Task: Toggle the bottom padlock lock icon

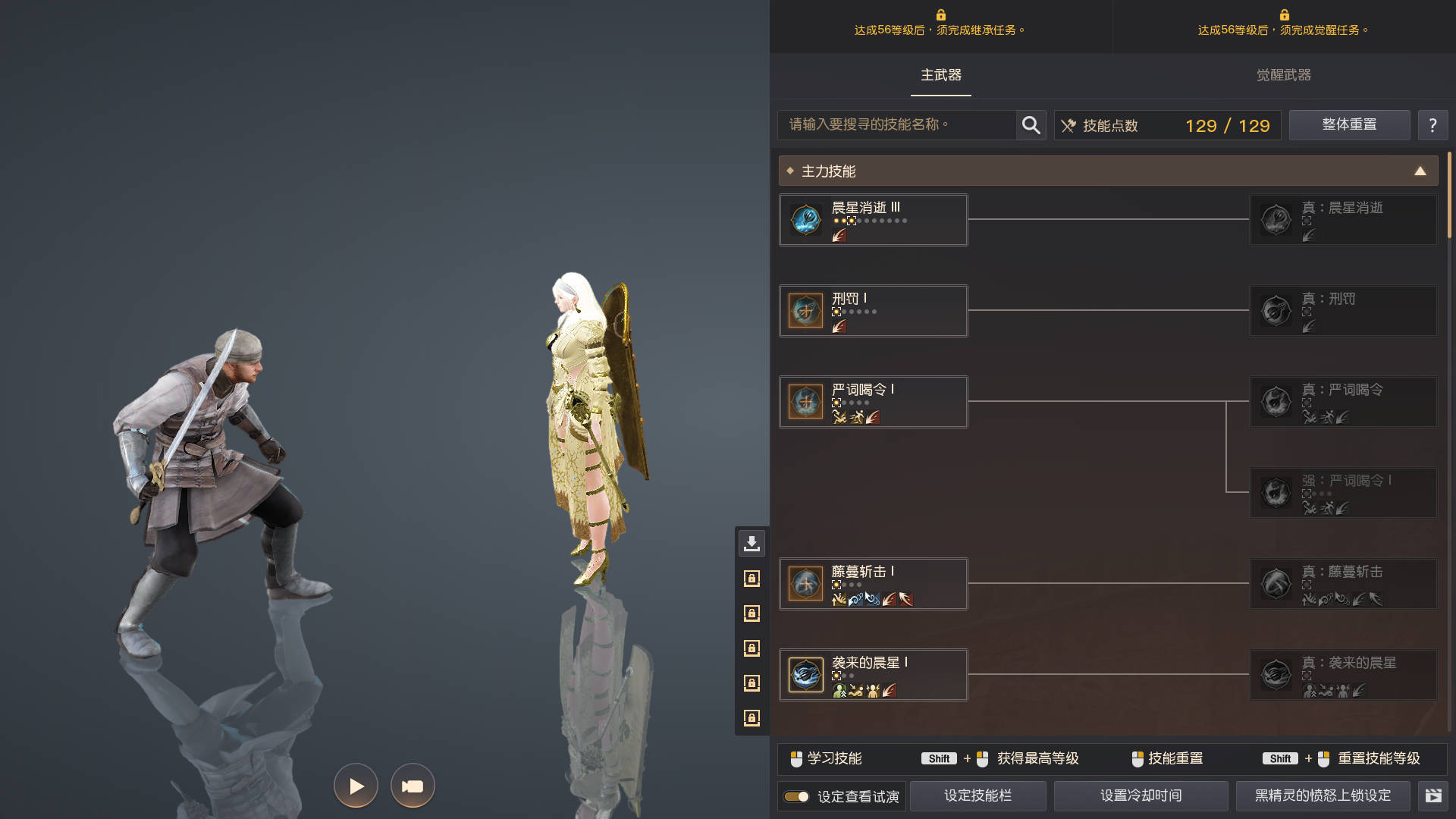Action: 752,717
